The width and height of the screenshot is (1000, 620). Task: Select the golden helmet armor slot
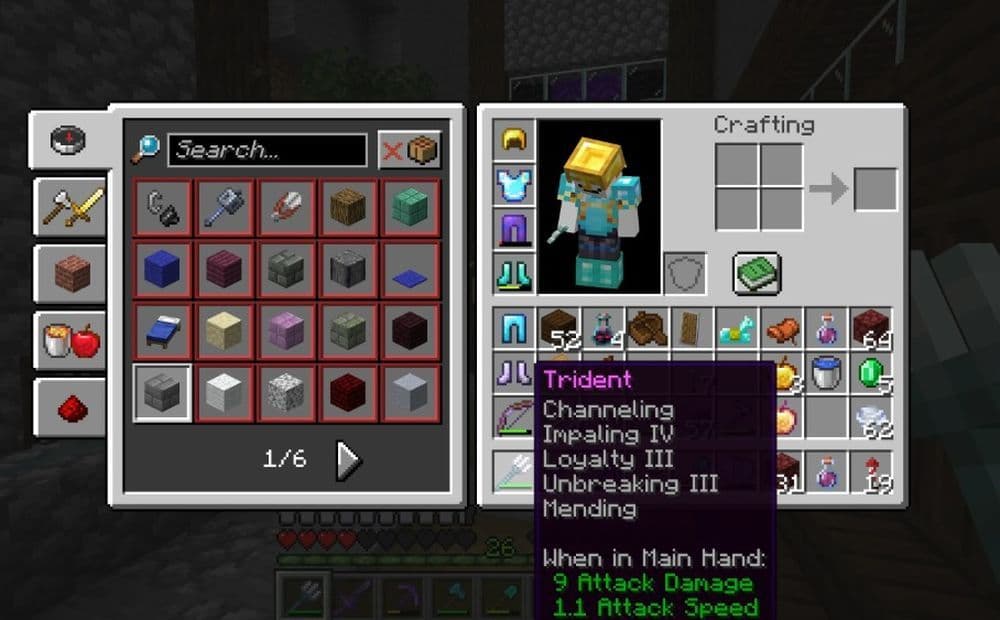tap(515, 141)
